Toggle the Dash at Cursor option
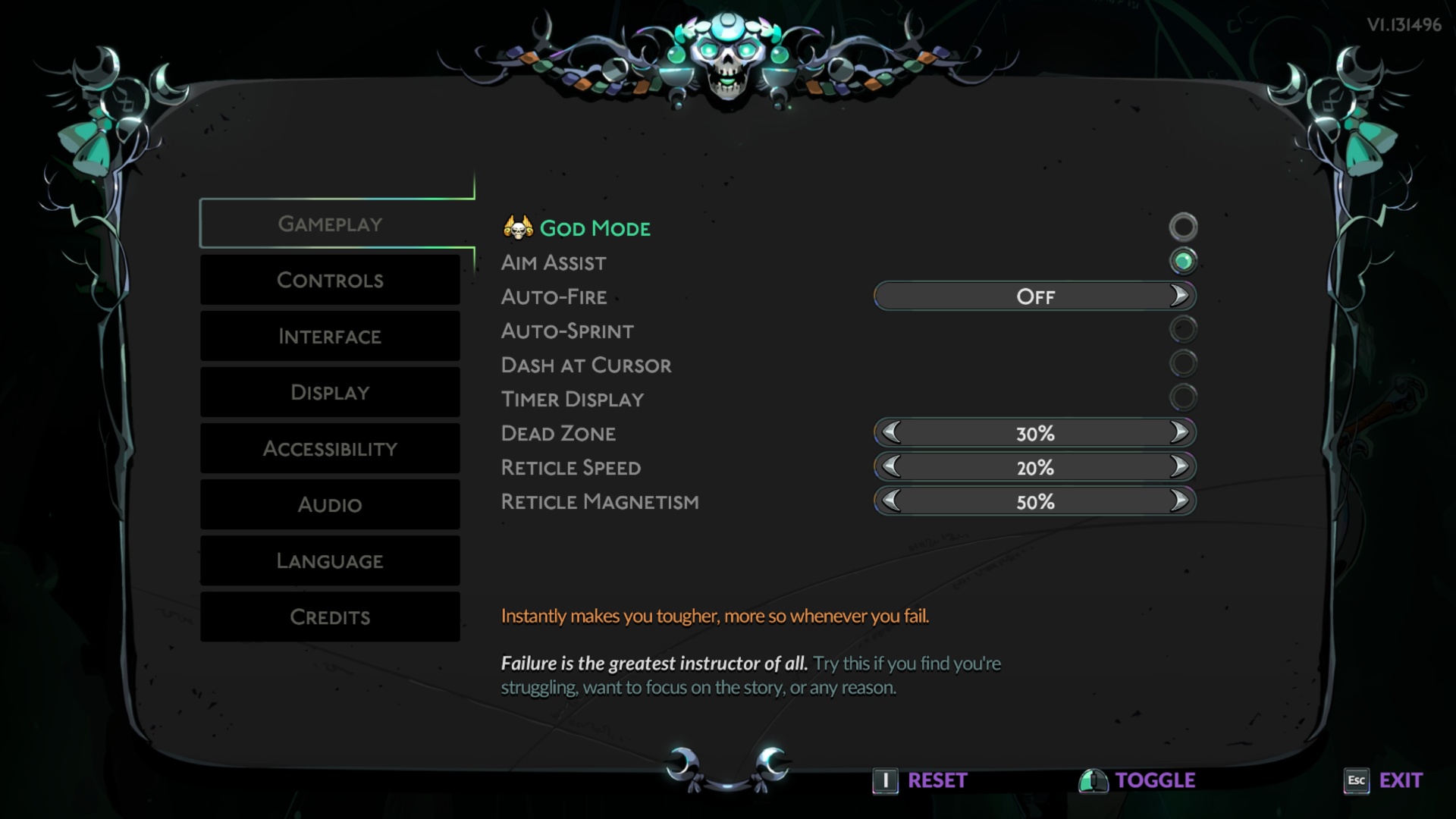Image resolution: width=1456 pixels, height=819 pixels. point(1183,363)
